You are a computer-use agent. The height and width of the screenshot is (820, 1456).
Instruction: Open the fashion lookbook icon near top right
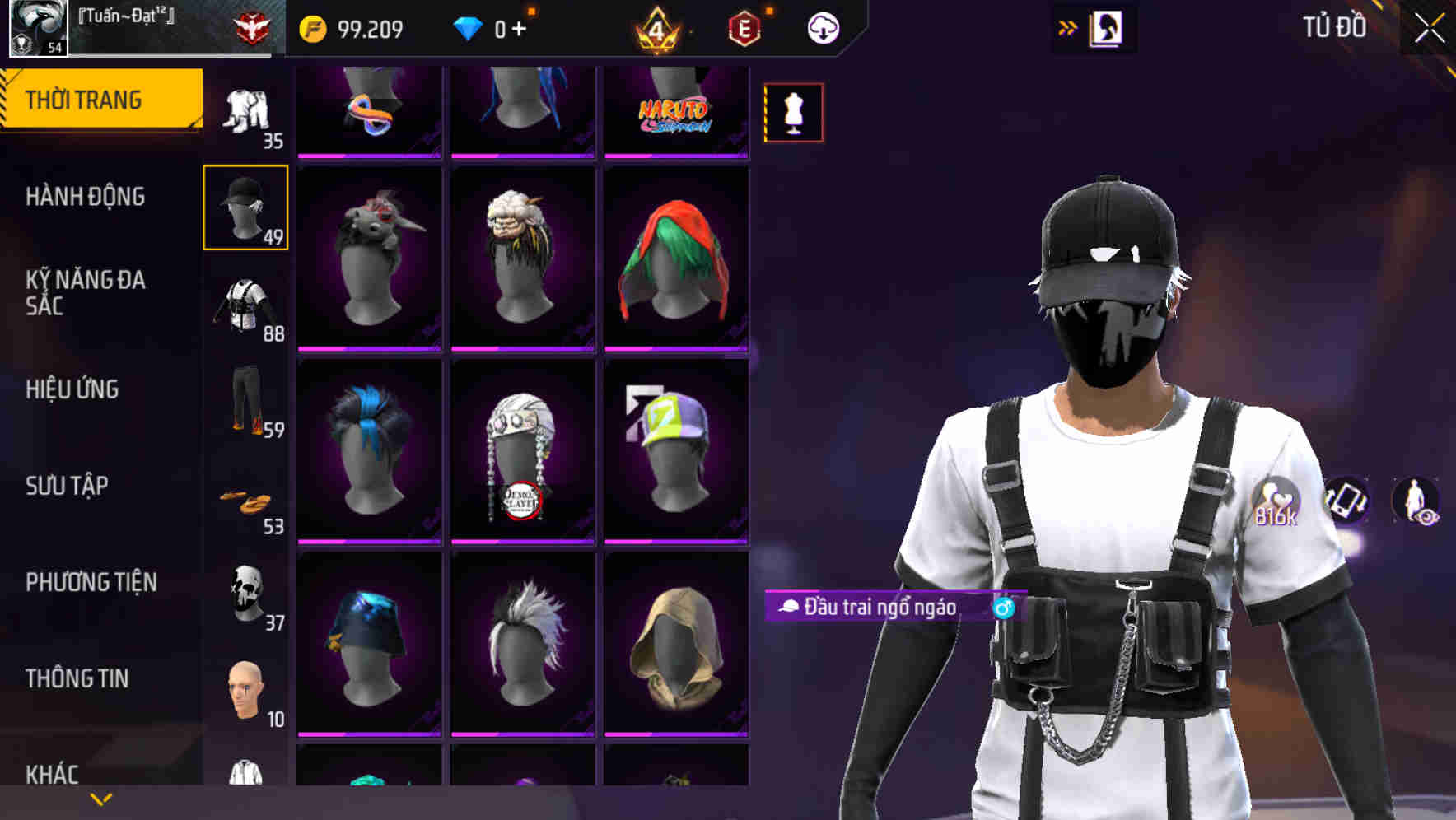coord(1105,27)
